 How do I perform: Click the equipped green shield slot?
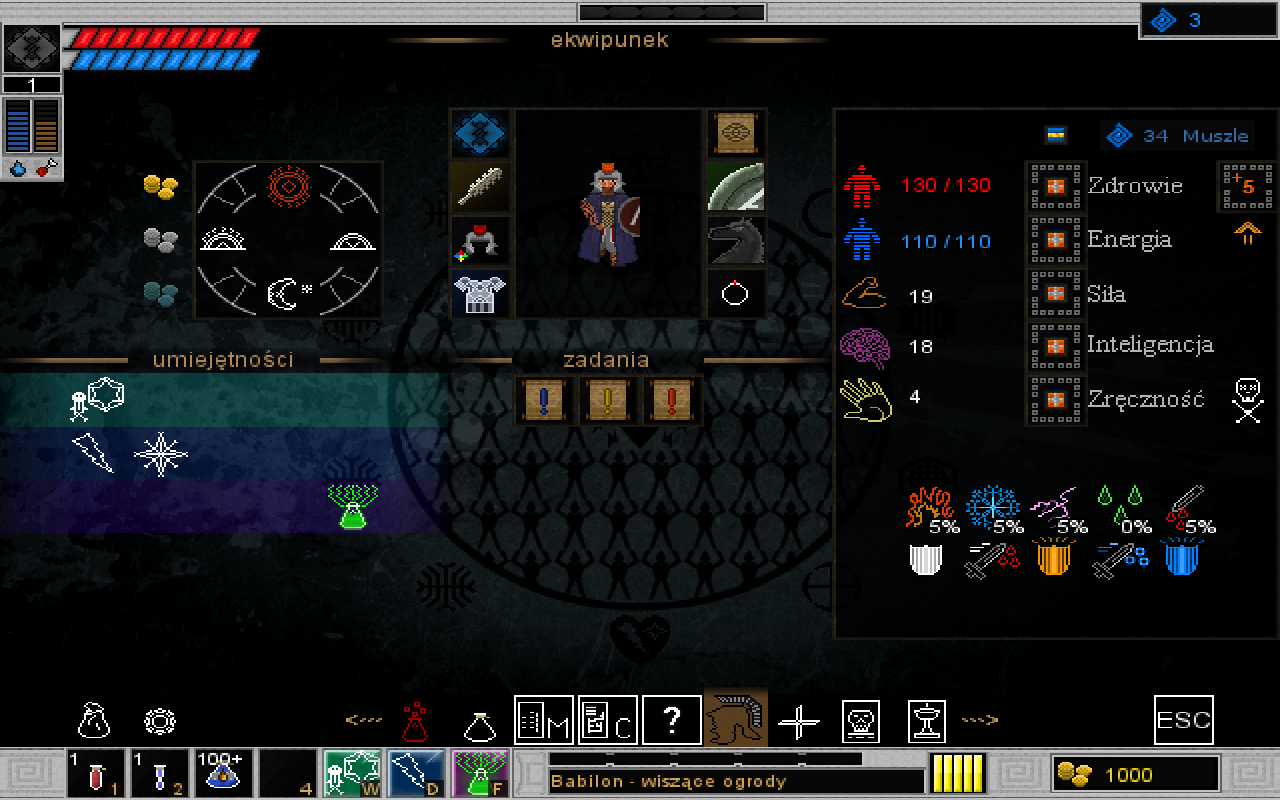[x=736, y=187]
